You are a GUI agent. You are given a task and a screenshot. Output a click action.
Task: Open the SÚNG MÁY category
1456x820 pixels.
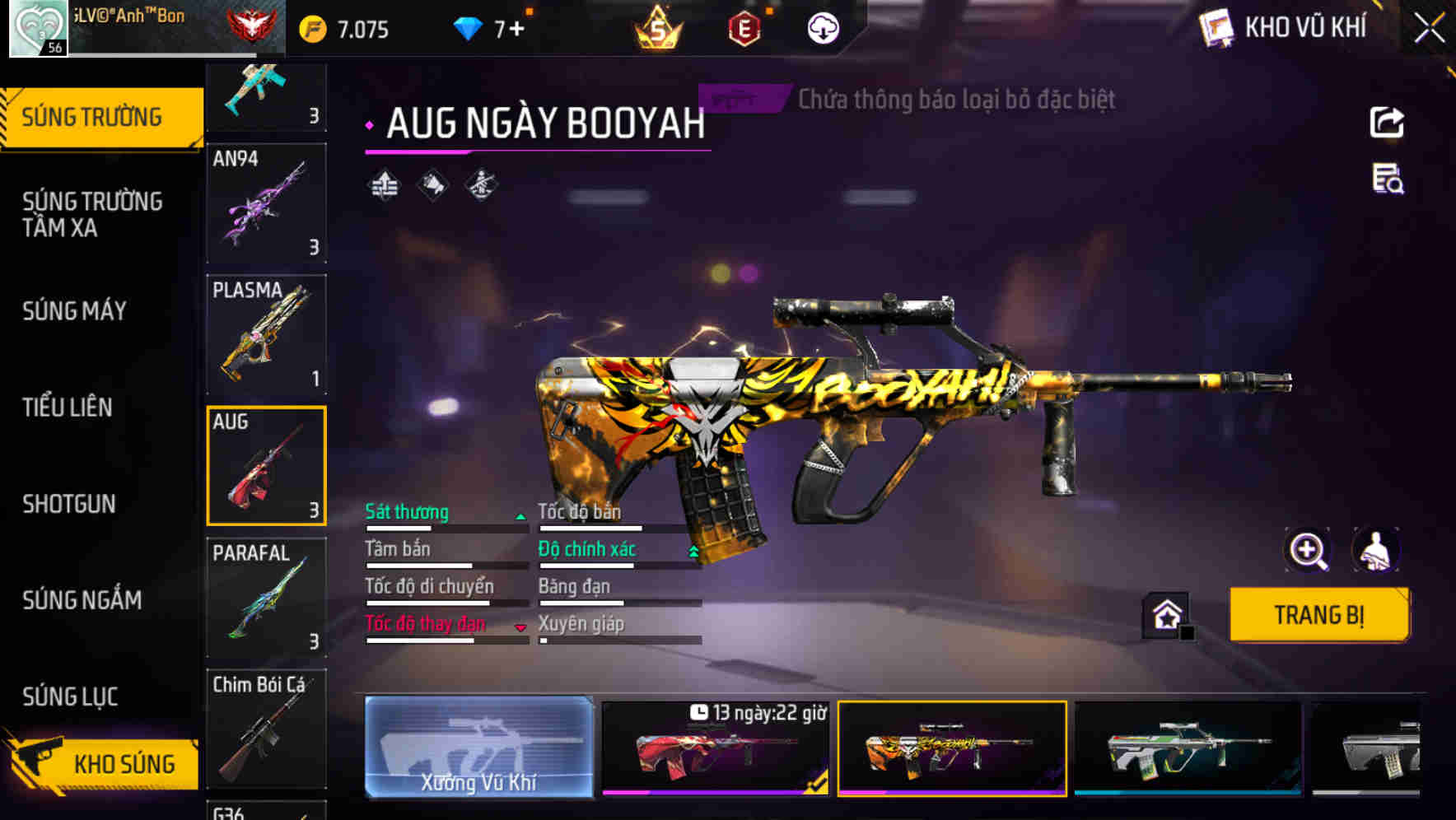tap(74, 310)
